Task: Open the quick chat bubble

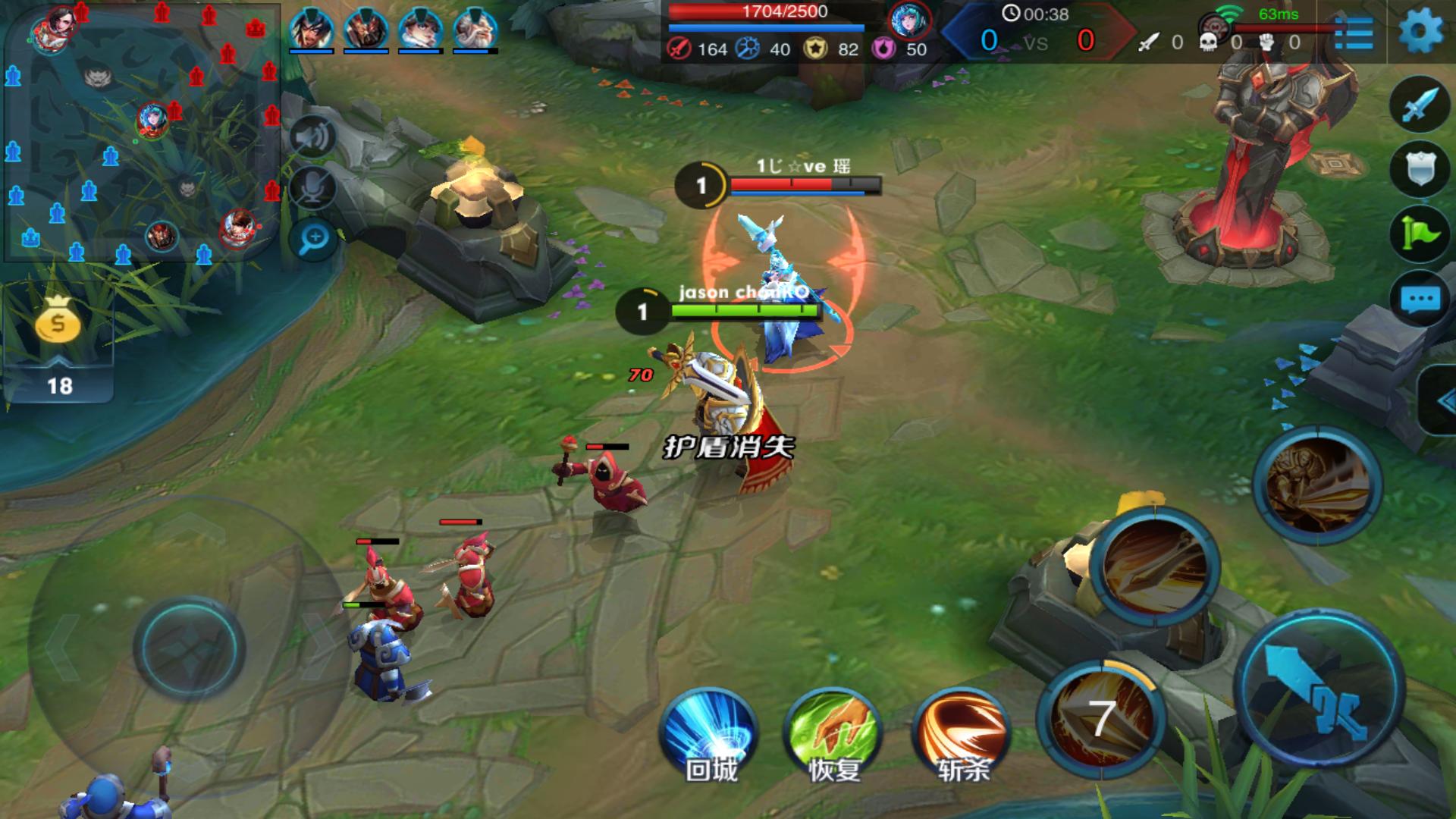Action: click(1419, 299)
